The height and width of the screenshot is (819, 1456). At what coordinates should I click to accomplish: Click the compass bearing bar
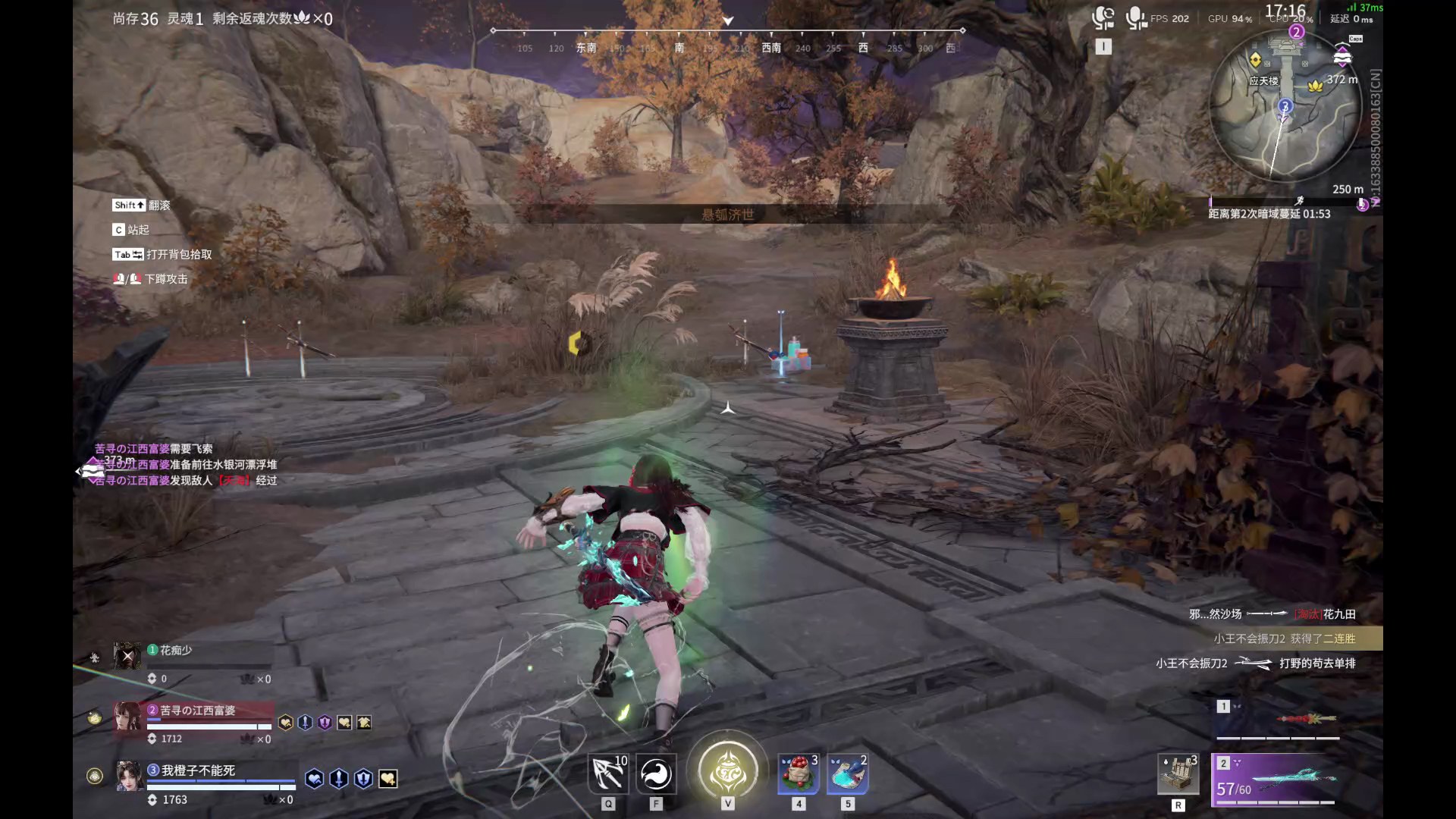(x=728, y=39)
